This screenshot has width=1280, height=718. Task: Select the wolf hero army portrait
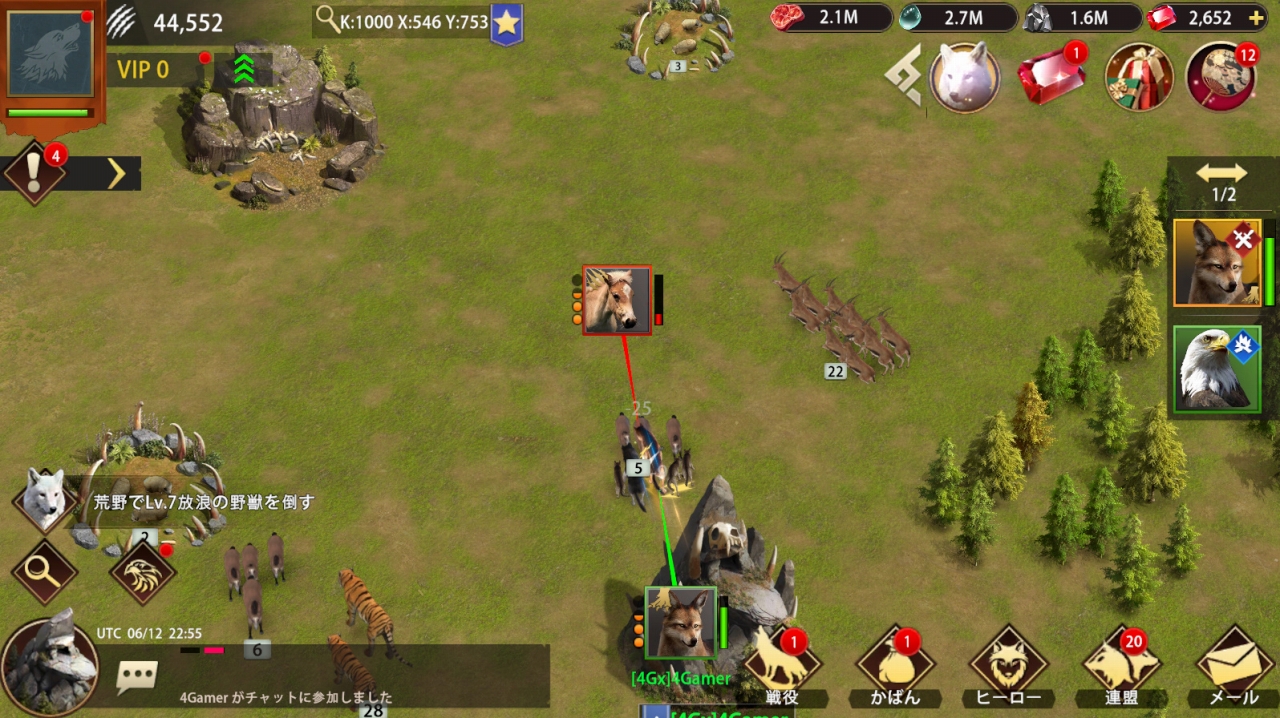(x=1217, y=263)
